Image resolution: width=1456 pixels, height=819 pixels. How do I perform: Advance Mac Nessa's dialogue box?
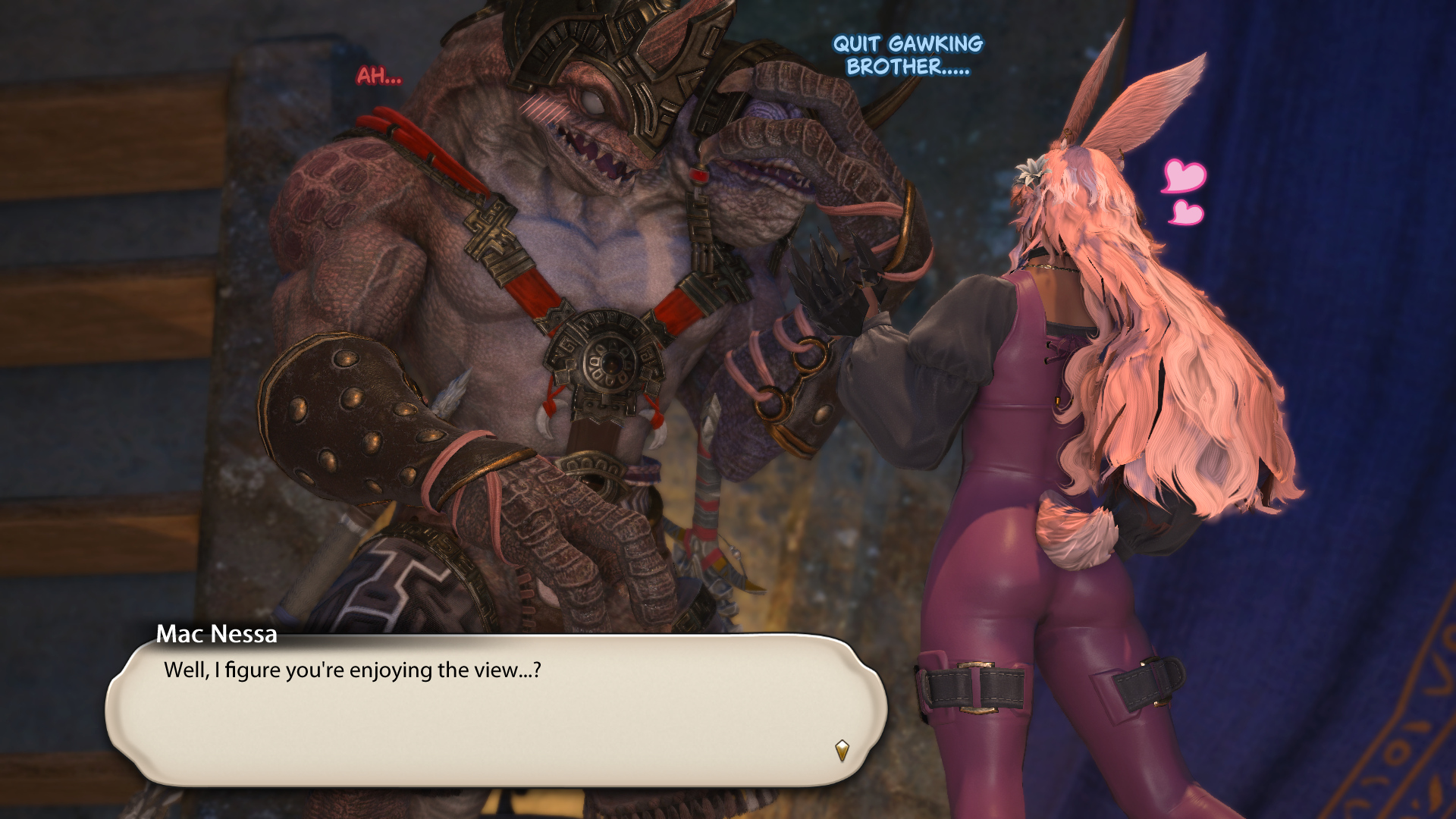(x=496, y=709)
